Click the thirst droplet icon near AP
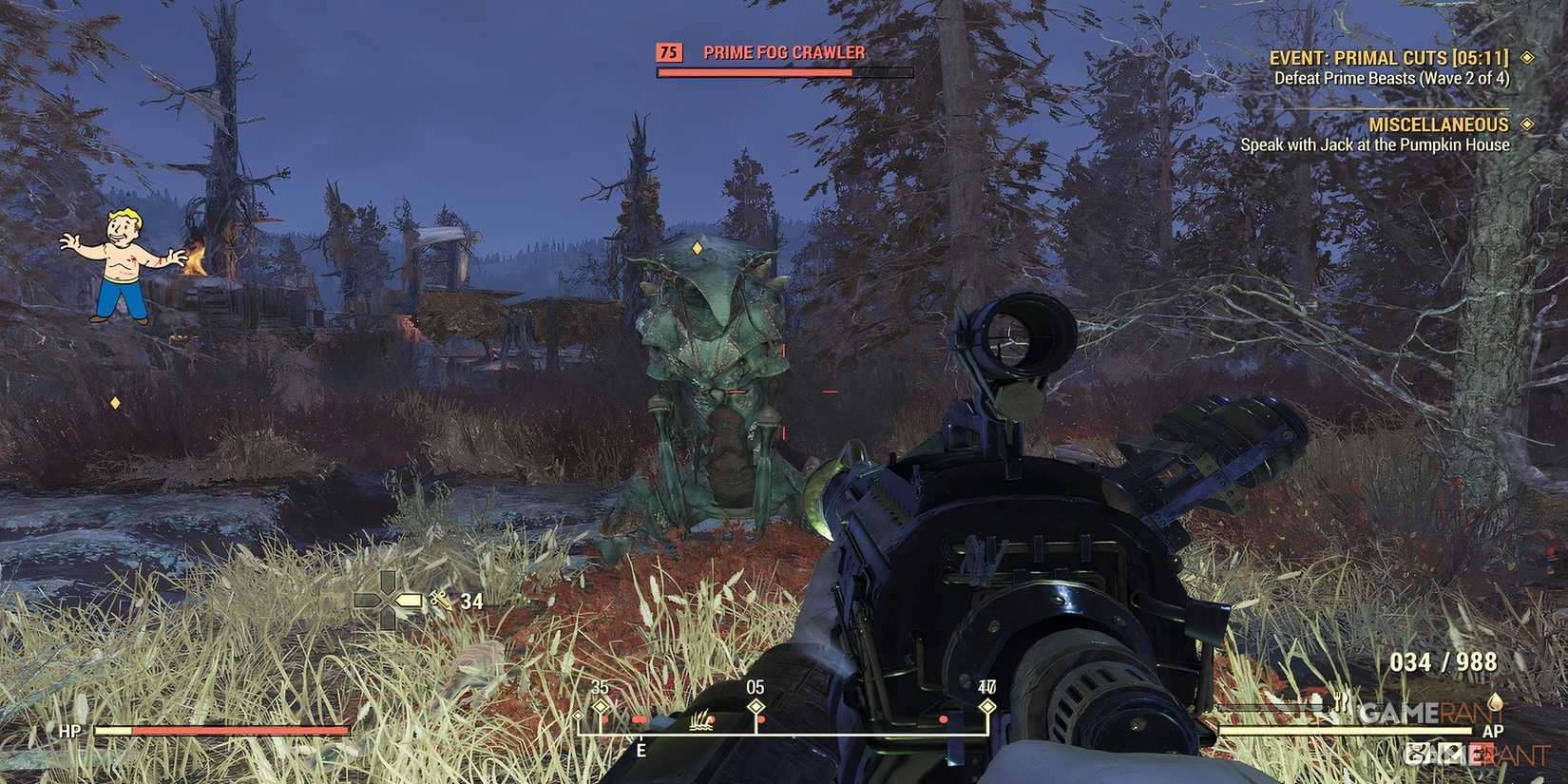The height and width of the screenshot is (784, 1568). 1496,702
